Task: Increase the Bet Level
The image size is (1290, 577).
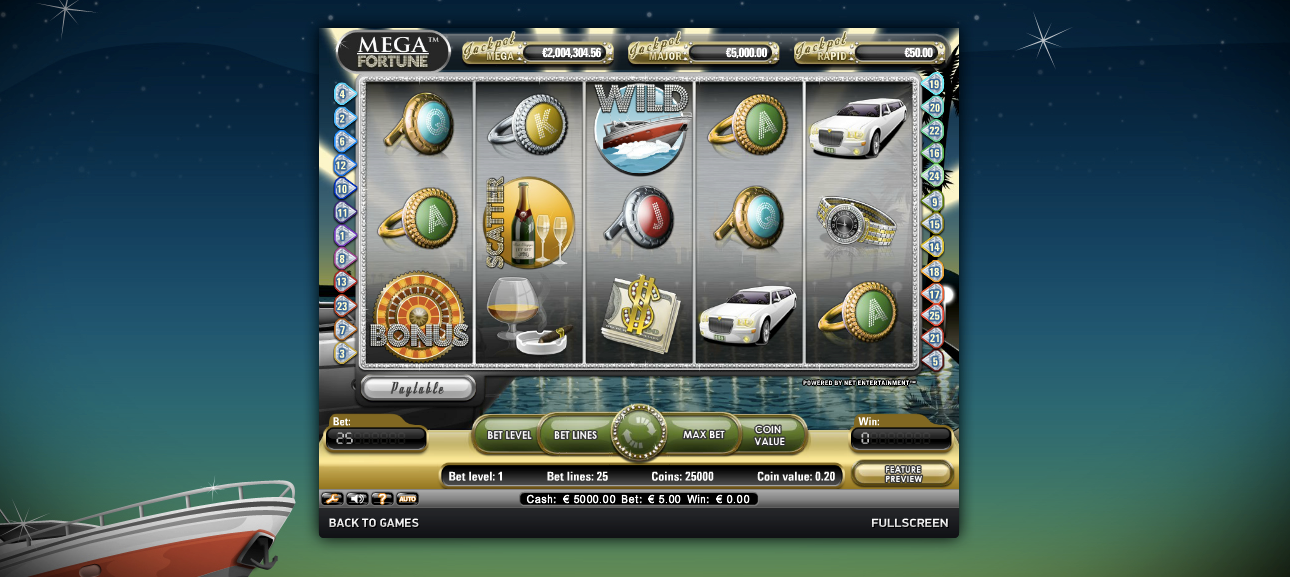Action: [509, 435]
